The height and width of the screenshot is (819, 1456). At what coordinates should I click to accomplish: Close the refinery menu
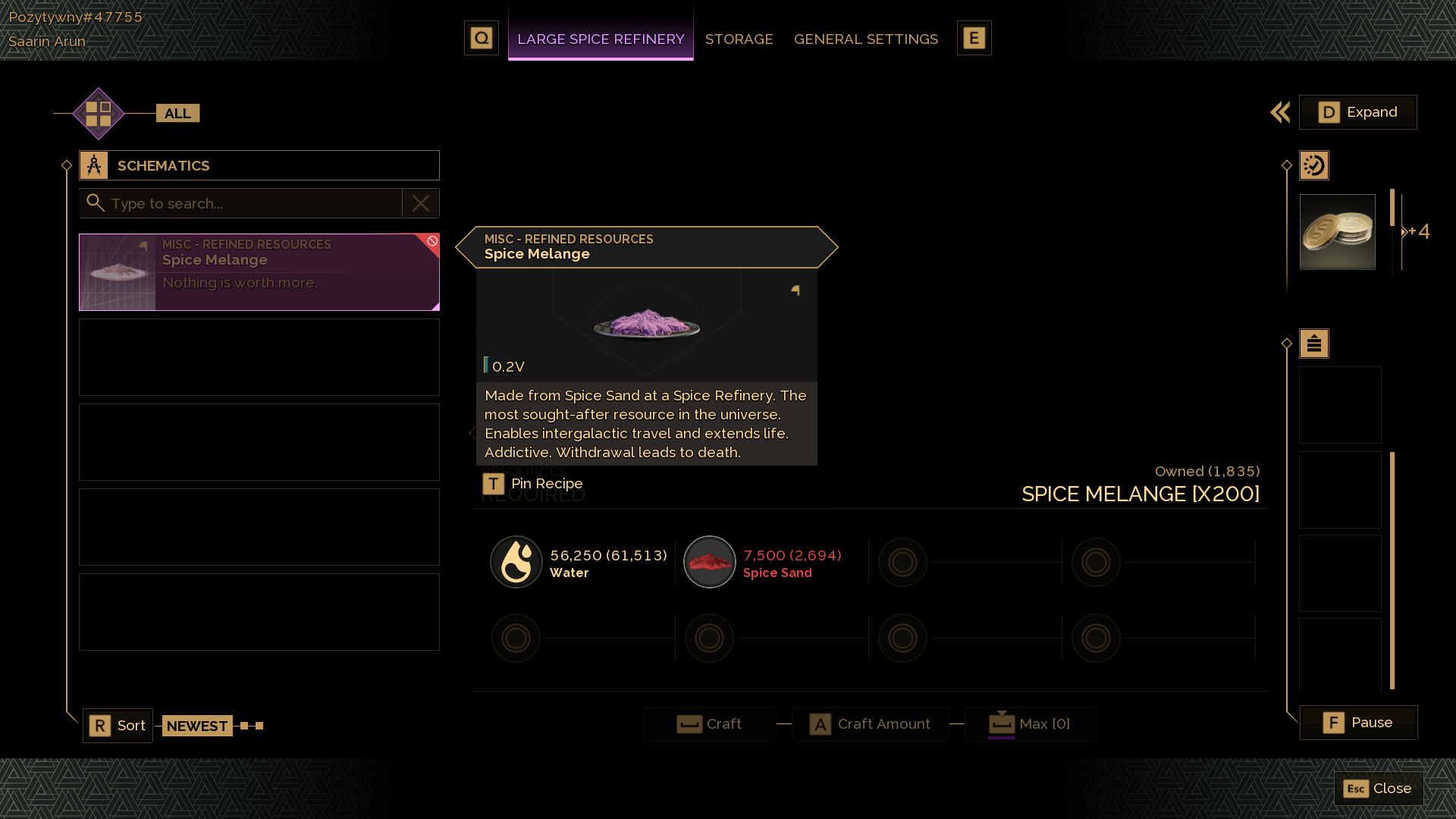[1378, 789]
